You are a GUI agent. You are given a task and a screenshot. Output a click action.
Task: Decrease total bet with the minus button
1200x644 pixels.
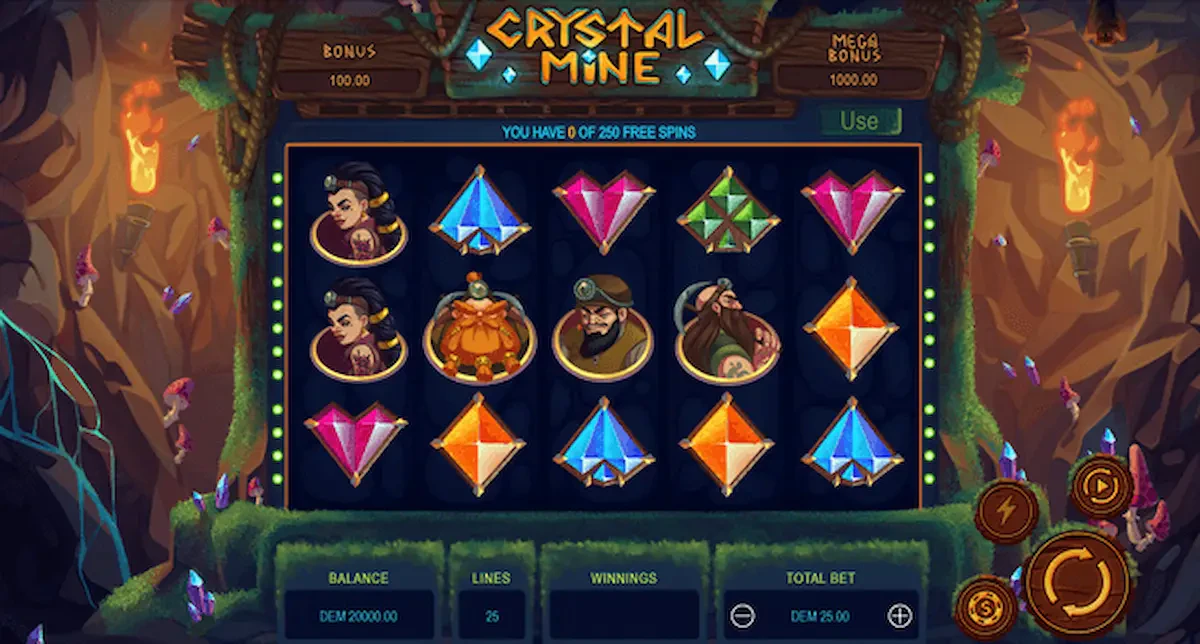pos(743,616)
